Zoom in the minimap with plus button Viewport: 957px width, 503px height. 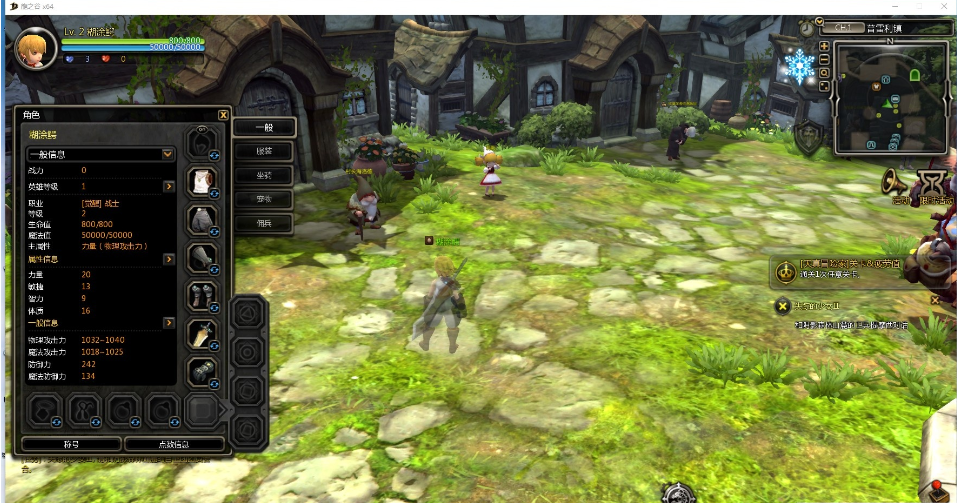[824, 46]
